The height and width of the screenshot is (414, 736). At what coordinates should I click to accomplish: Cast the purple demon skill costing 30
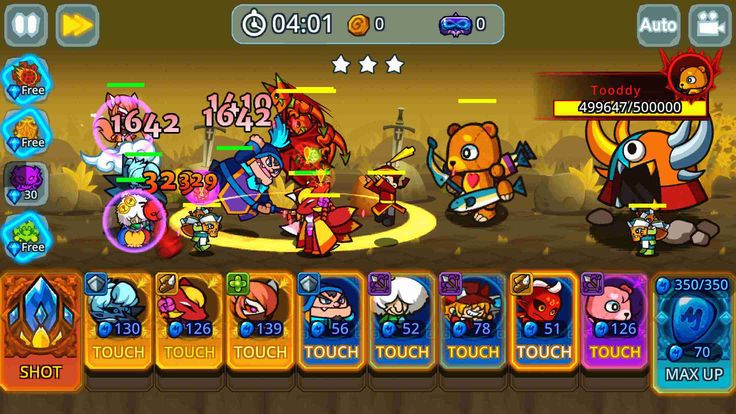pyautogui.click(x=26, y=183)
